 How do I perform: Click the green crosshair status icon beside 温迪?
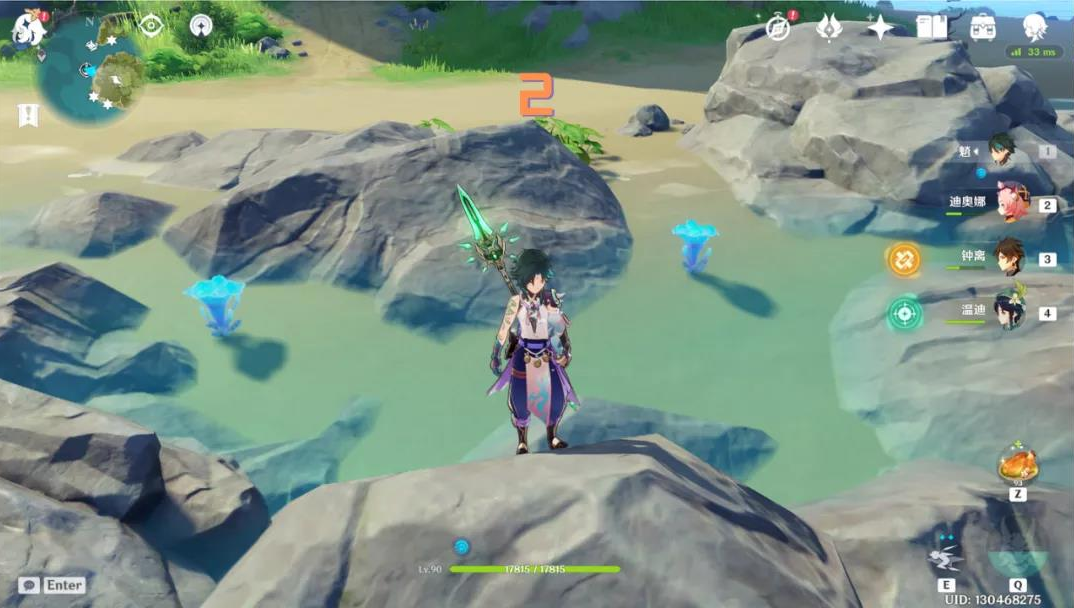pyautogui.click(x=903, y=313)
